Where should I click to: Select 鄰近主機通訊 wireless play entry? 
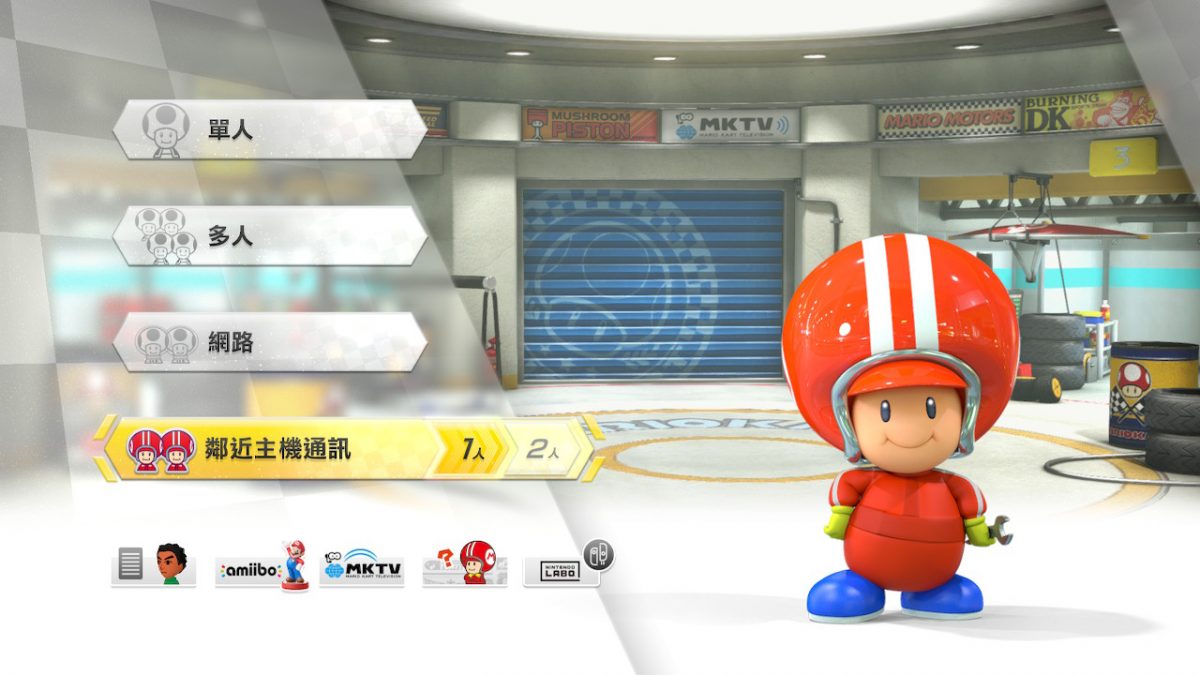pos(265,449)
